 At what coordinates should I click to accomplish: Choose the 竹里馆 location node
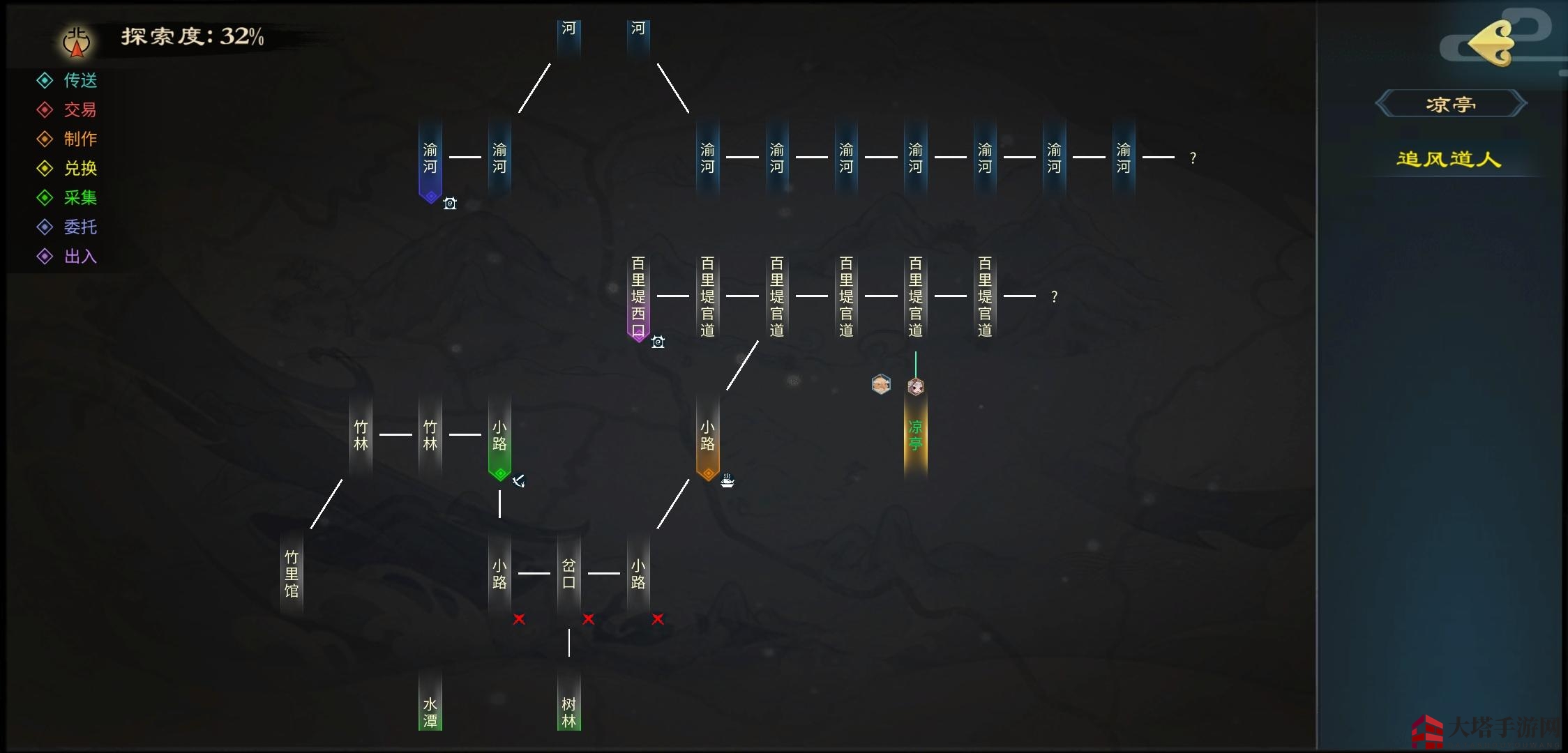point(292,574)
